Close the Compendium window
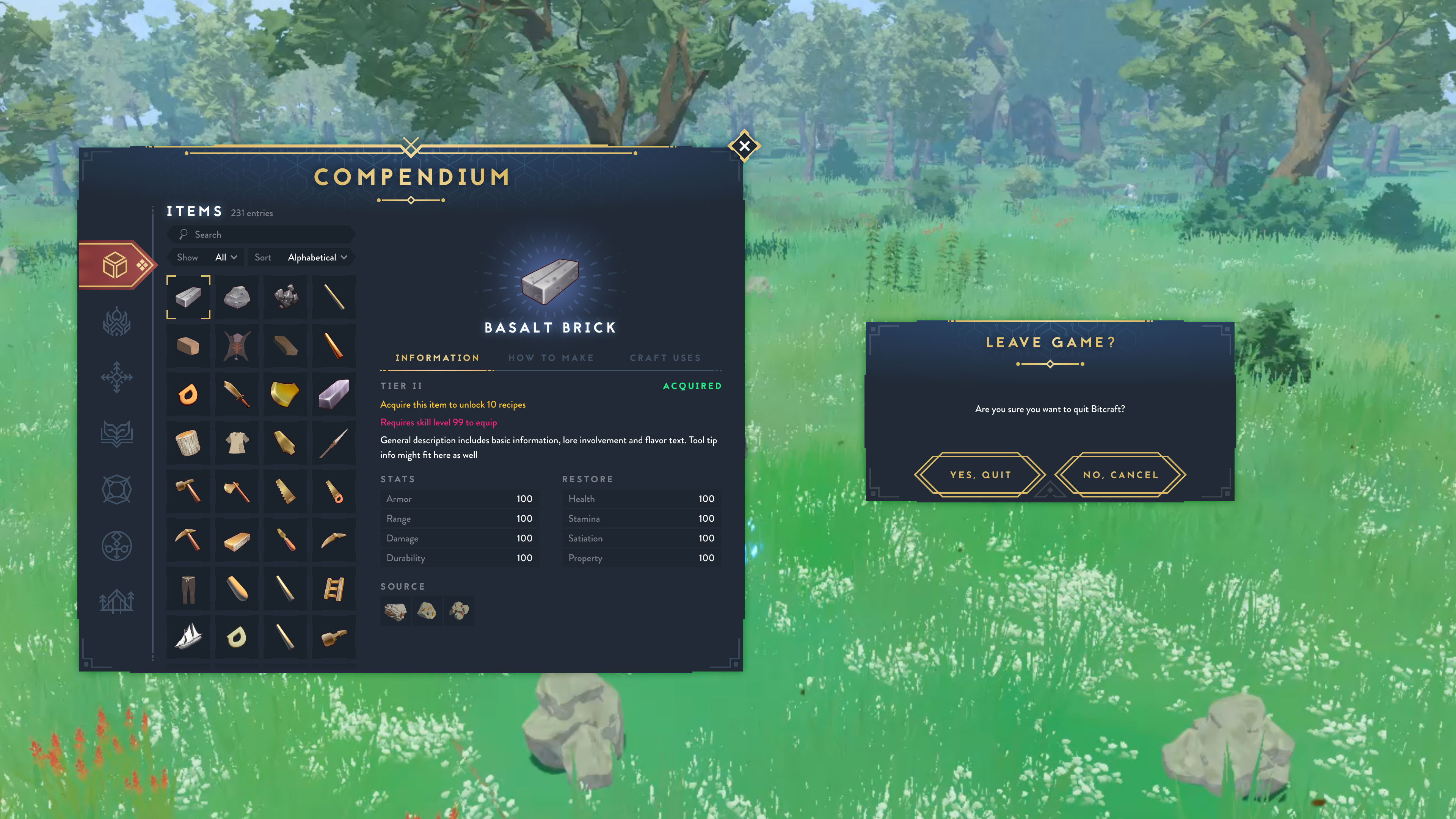This screenshot has width=1456, height=819. click(744, 146)
